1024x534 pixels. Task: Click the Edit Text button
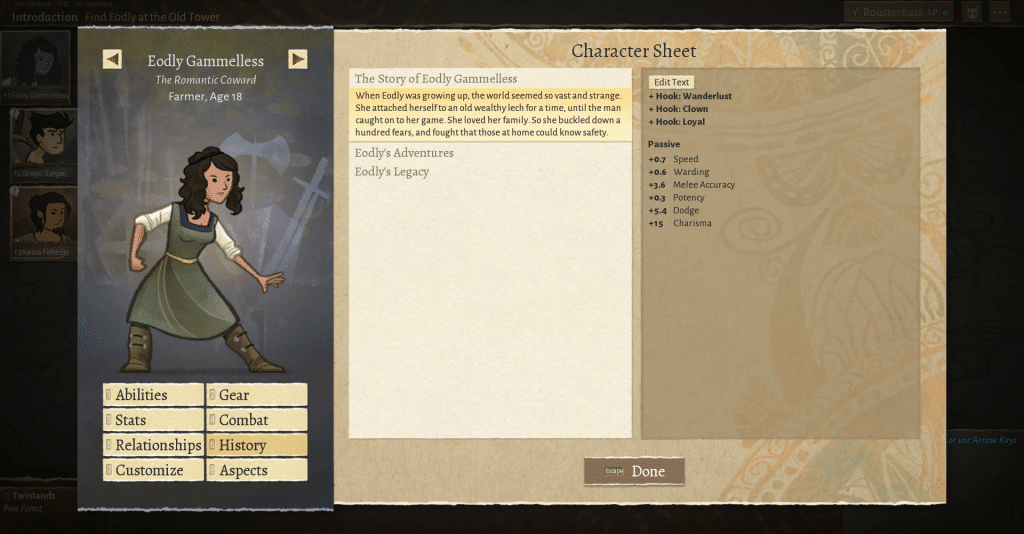[x=671, y=82]
